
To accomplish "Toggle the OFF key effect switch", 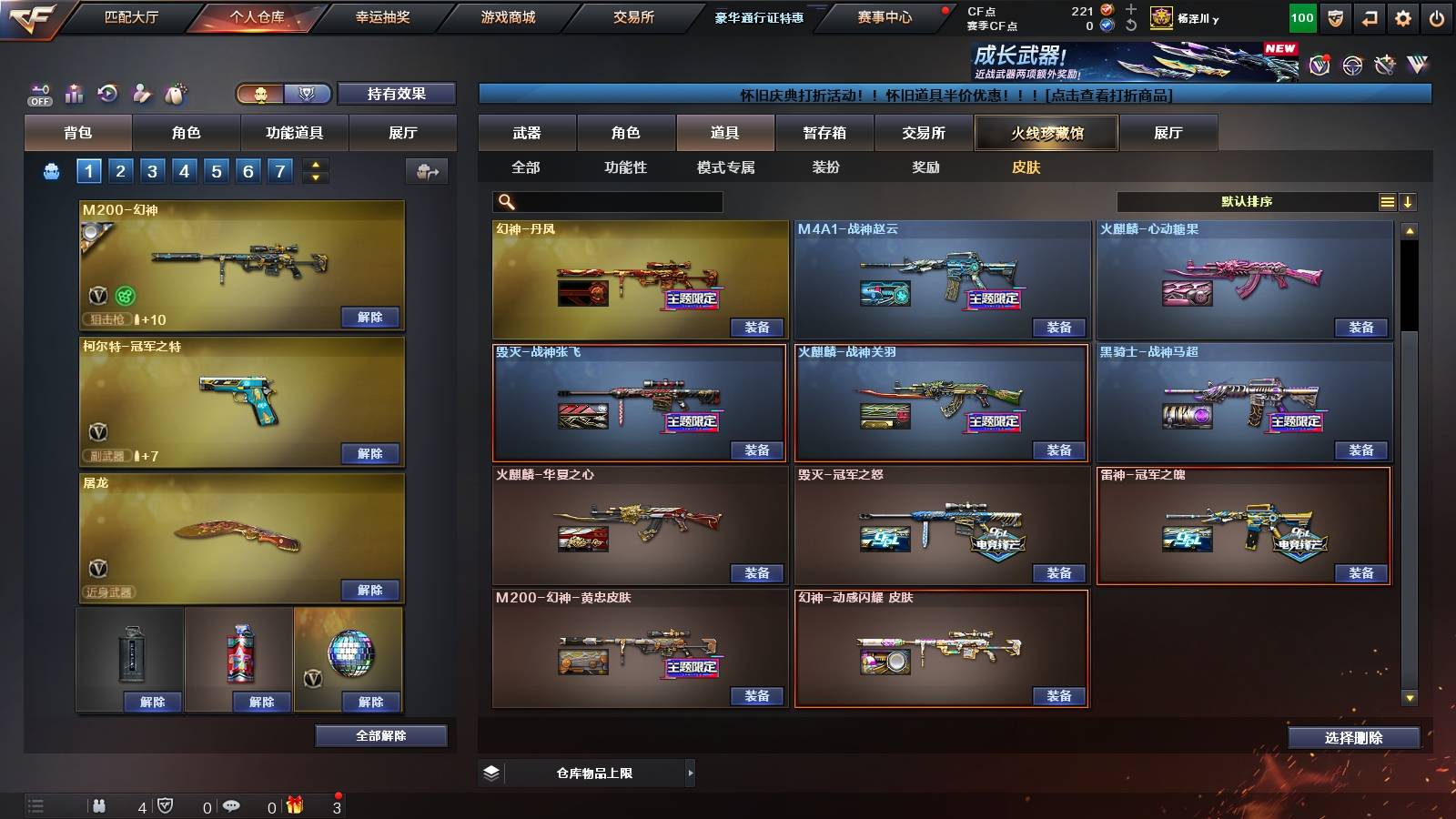I will coord(39,93).
